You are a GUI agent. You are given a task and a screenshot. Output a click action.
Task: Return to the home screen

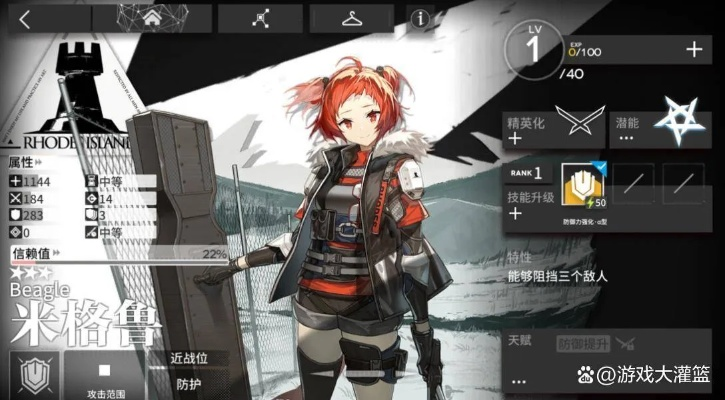(x=152, y=18)
